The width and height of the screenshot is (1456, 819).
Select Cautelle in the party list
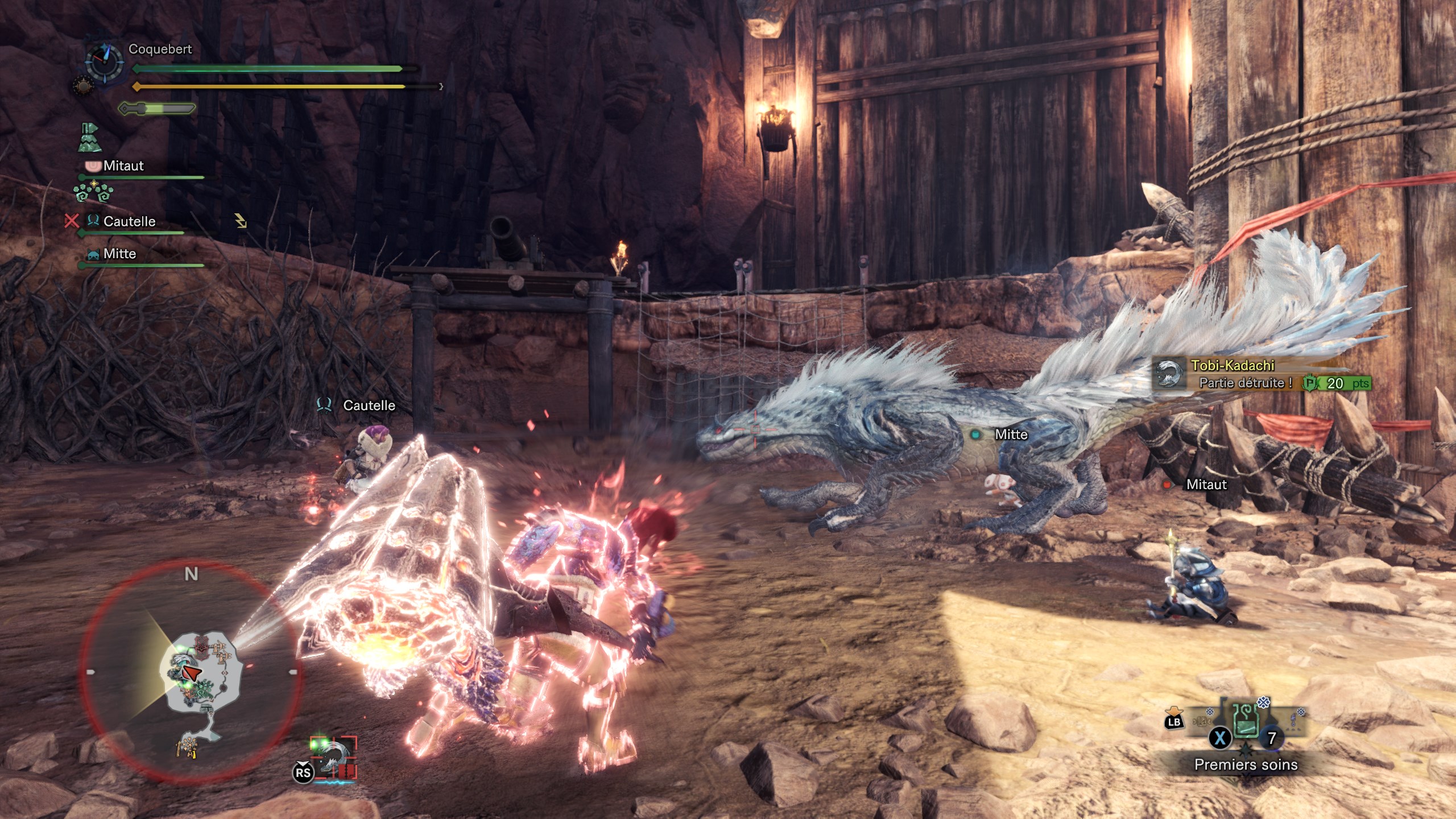(x=129, y=221)
